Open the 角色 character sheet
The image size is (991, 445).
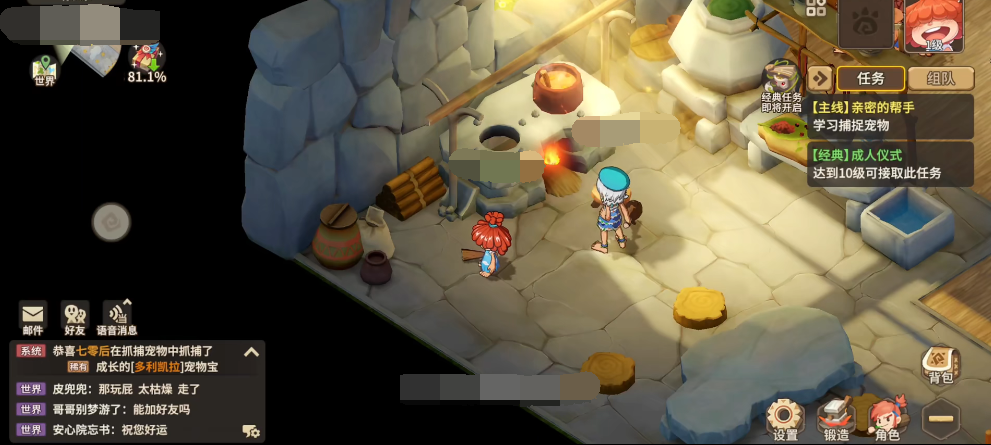point(886,419)
